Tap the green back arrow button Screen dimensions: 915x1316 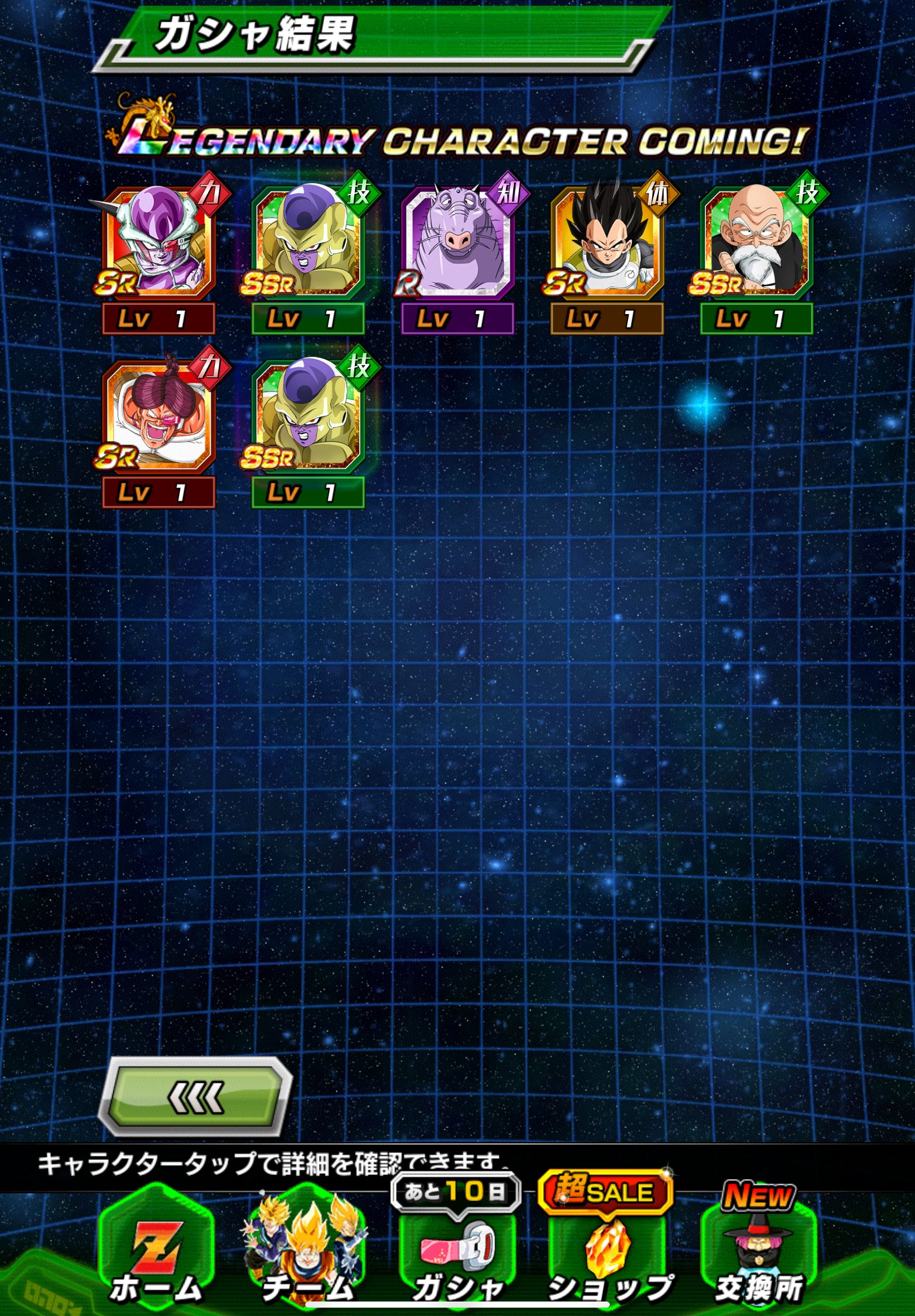point(195,1096)
